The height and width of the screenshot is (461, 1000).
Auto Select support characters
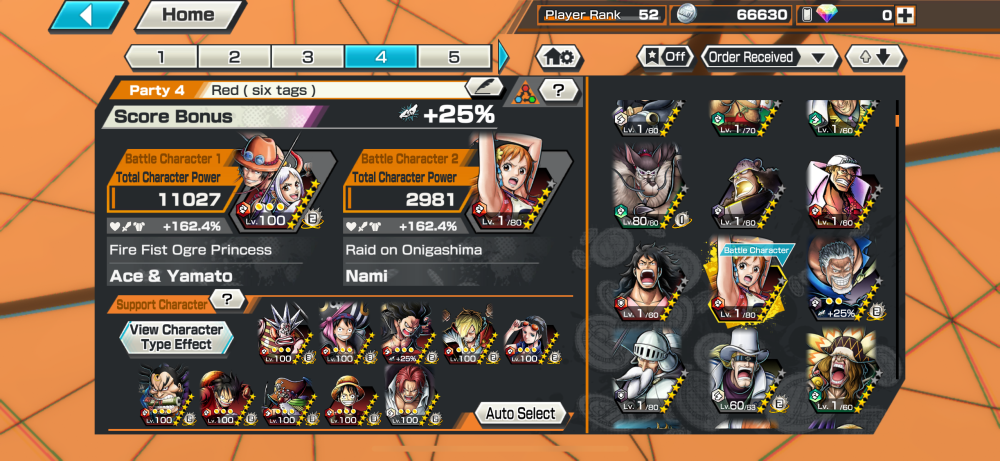[x=521, y=413]
